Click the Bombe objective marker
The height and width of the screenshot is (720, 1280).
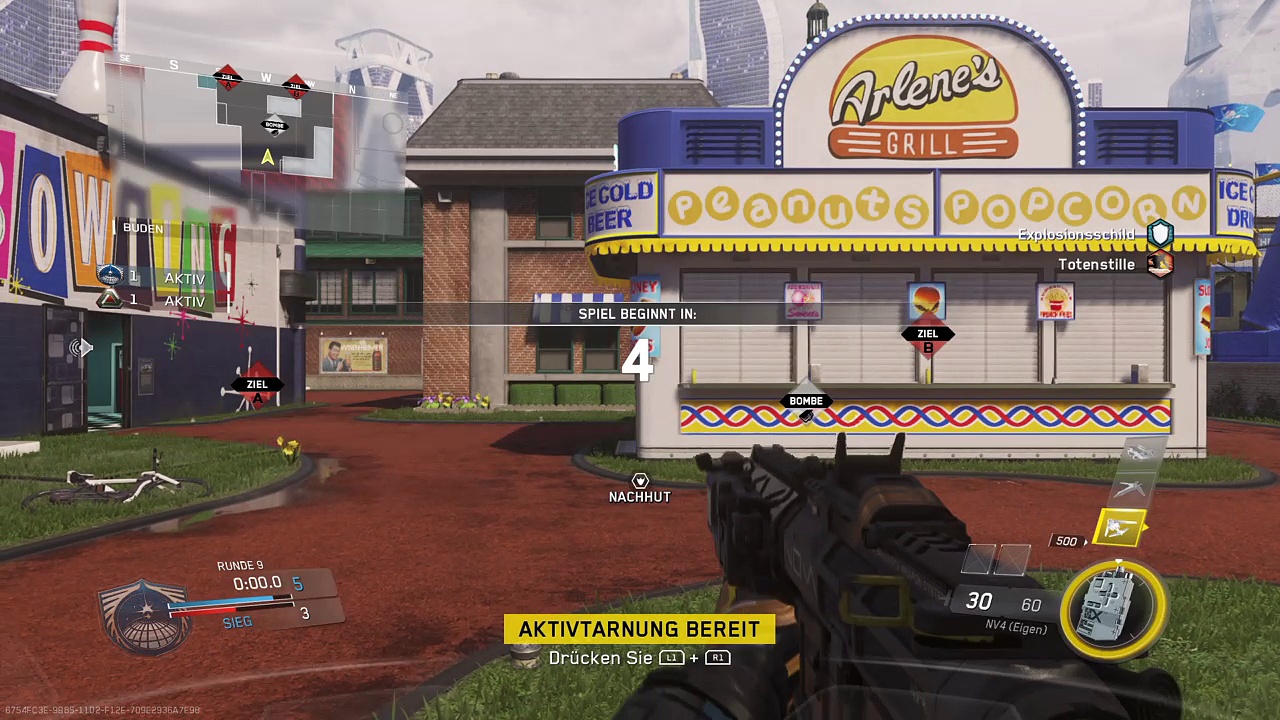(806, 403)
